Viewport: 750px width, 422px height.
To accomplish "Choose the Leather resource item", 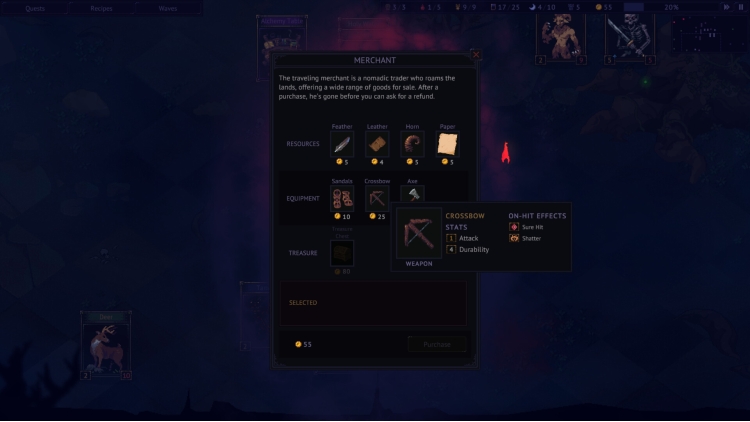I will [x=377, y=145].
